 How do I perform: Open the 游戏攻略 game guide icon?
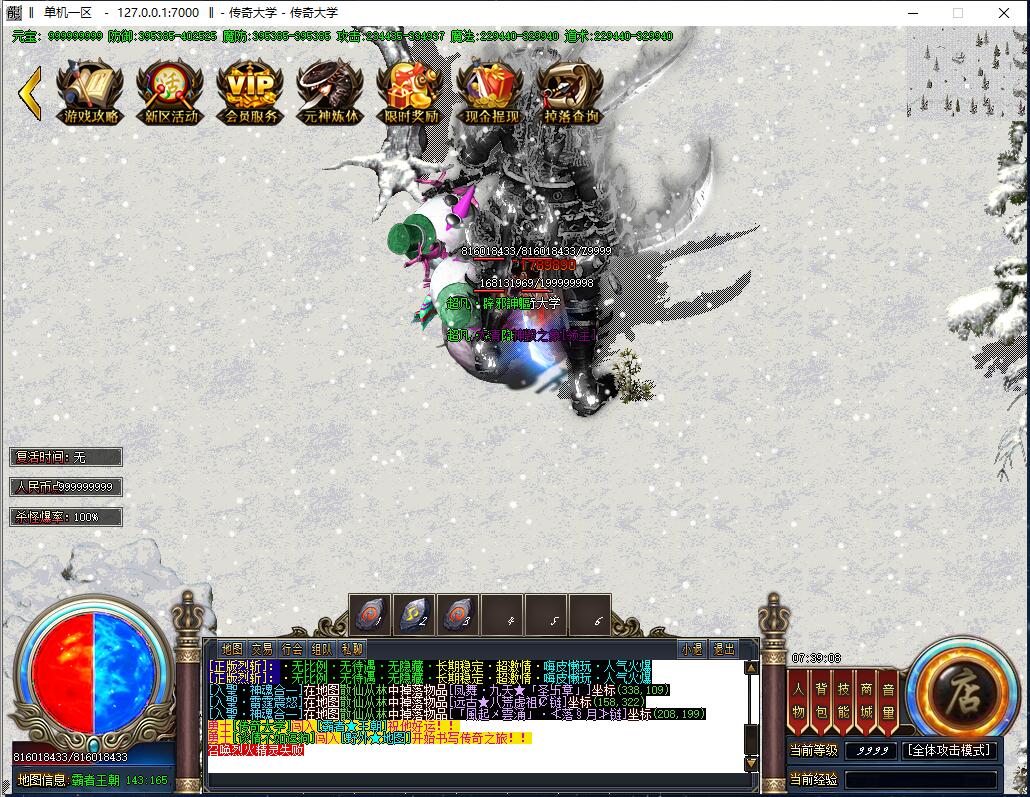pyautogui.click(x=90, y=93)
